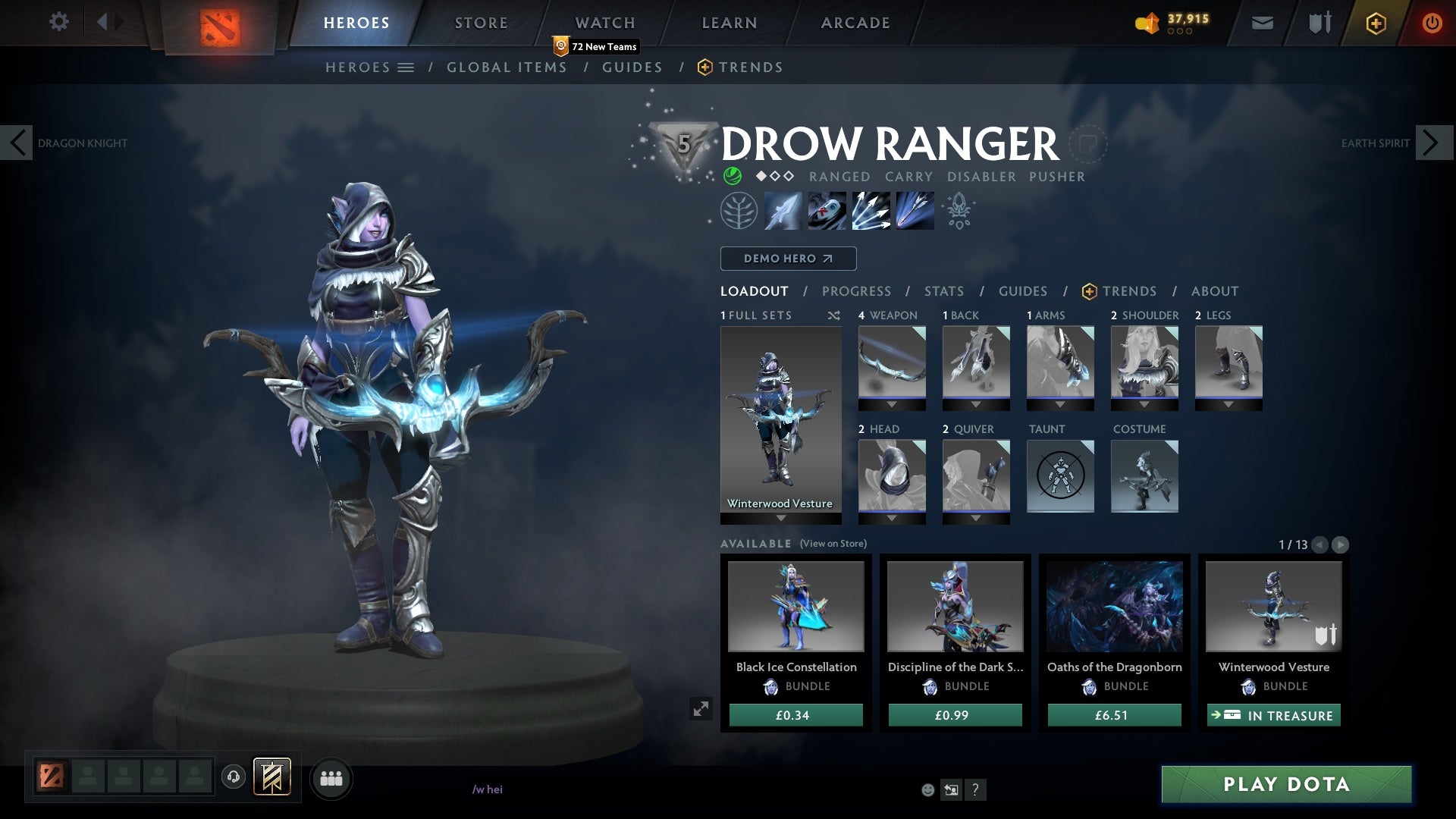Toggle the shuffle icon next to Full Sets
This screenshot has width=1456, height=819.
pyautogui.click(x=834, y=315)
